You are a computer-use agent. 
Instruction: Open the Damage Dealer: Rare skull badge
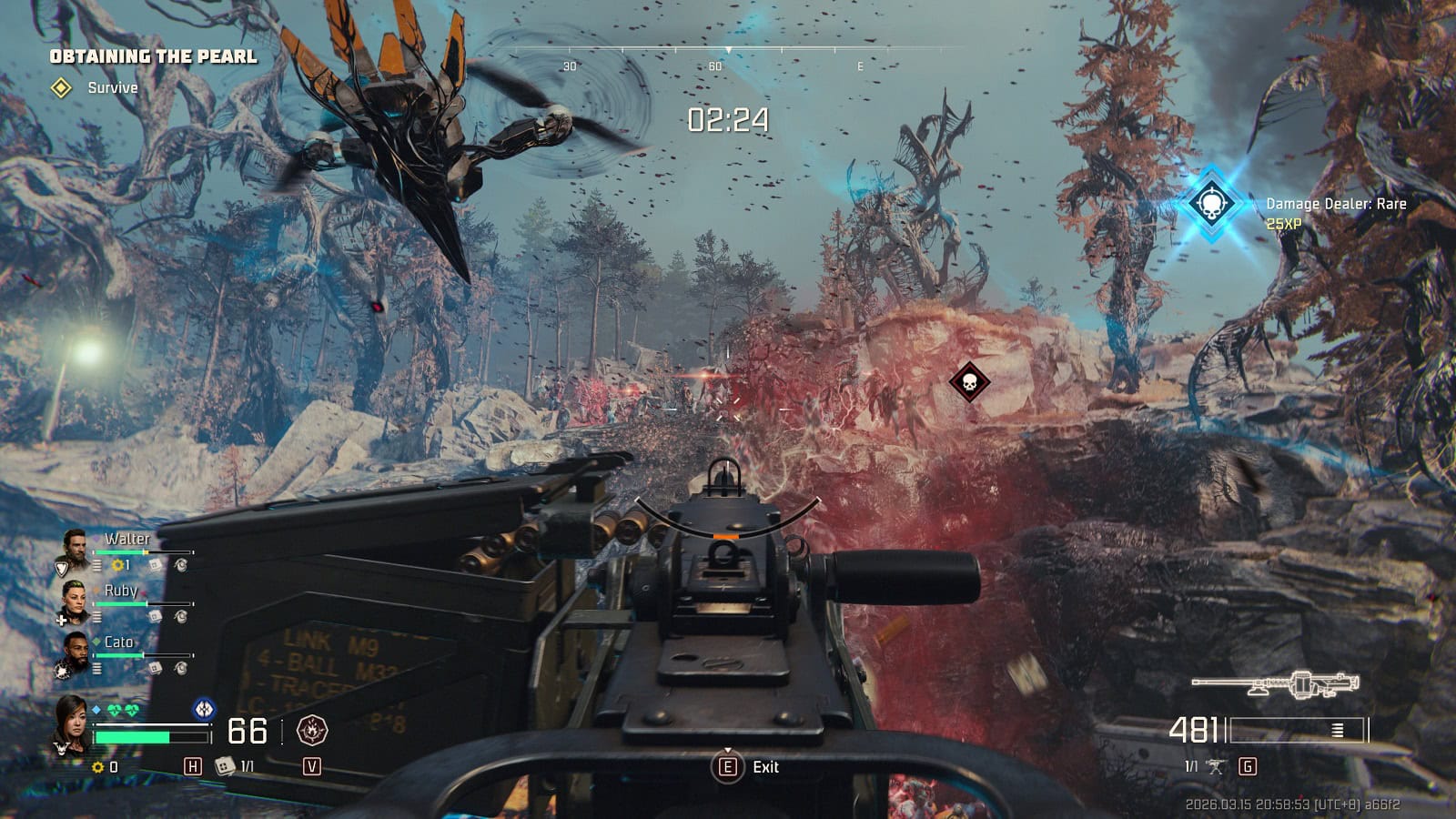click(x=1211, y=203)
